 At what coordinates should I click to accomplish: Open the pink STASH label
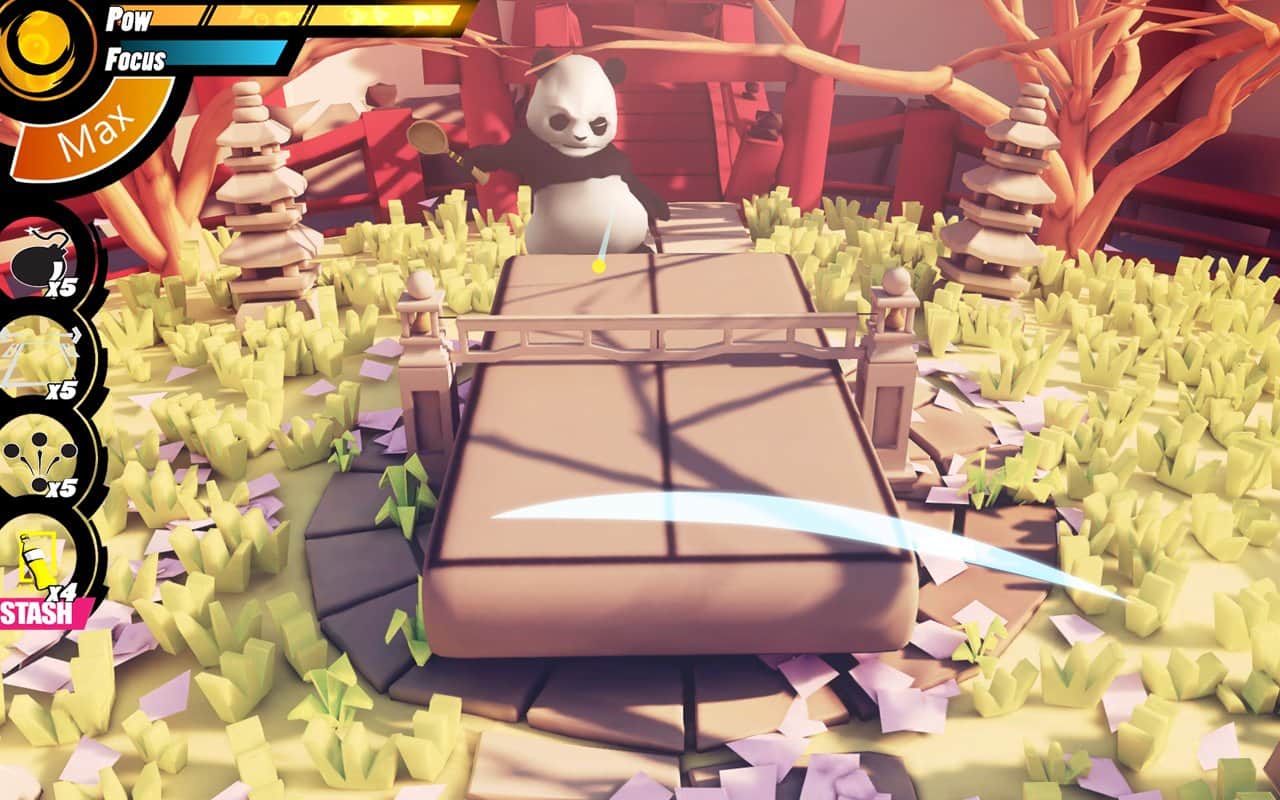coord(40,612)
